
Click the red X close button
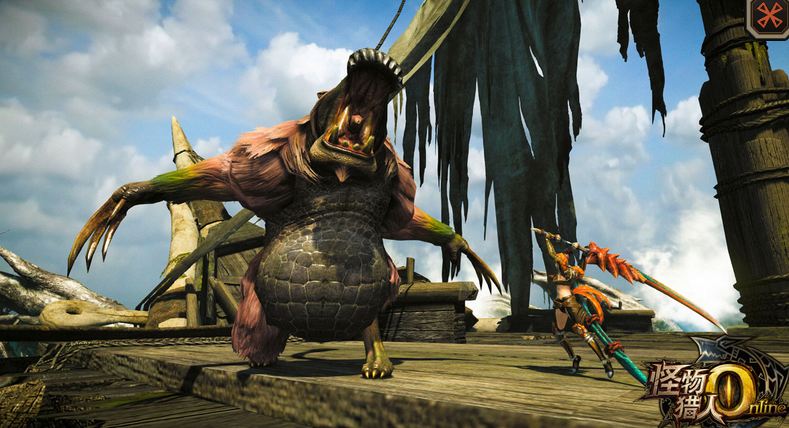click(769, 16)
